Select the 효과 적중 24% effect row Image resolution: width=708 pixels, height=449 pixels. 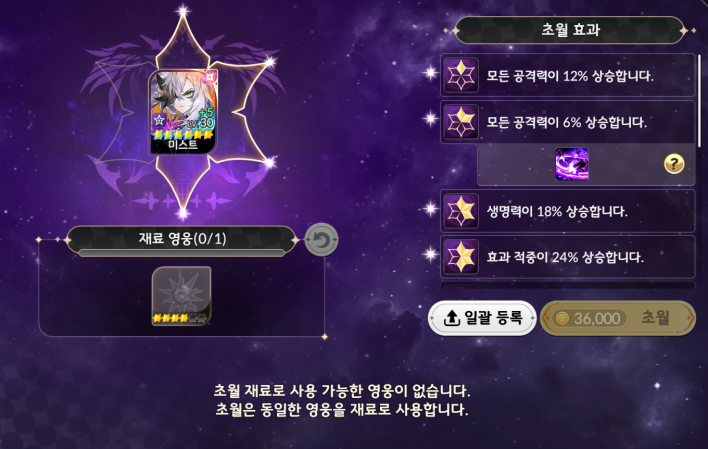[570, 256]
